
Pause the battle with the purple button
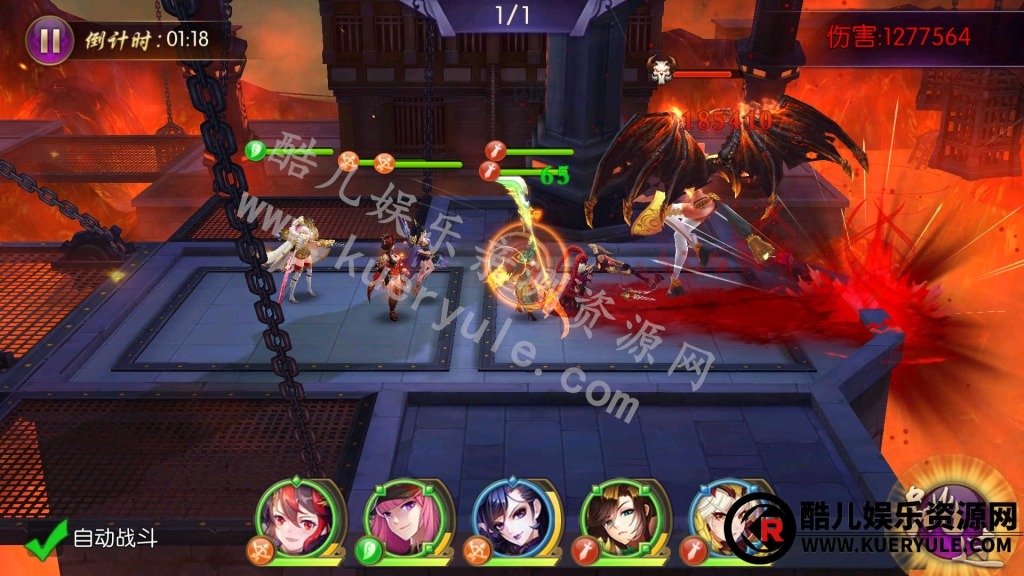click(49, 41)
